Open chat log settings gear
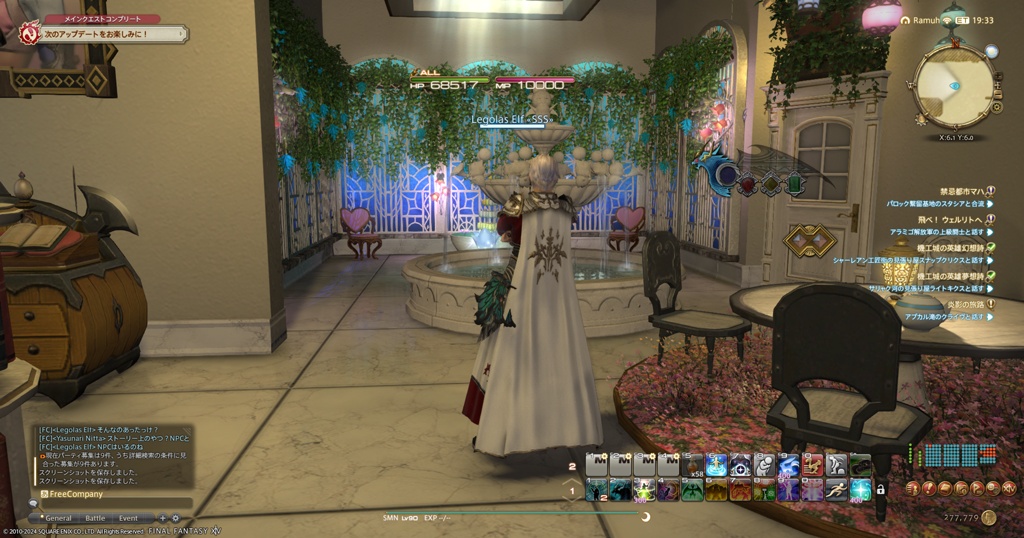This screenshot has height=538, width=1024. click(176, 518)
